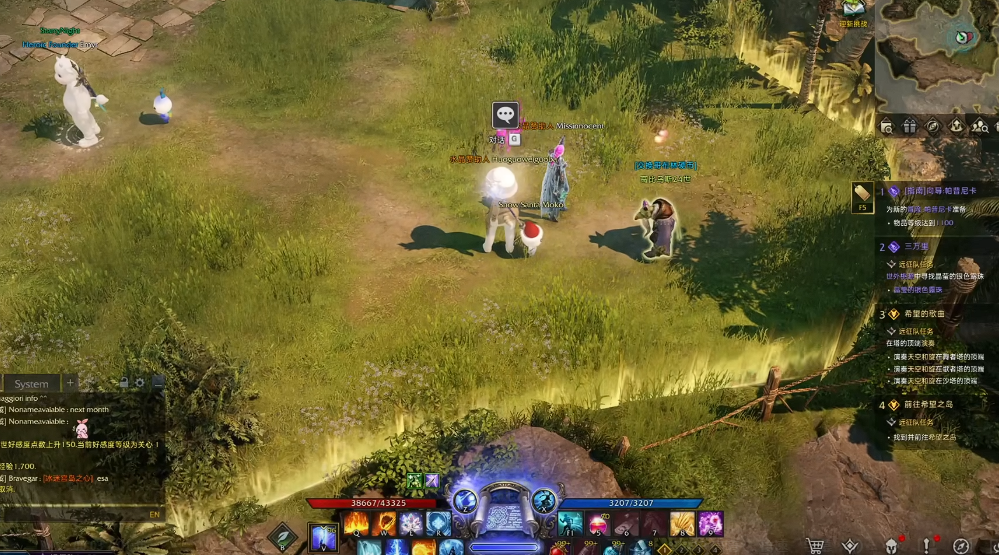Open the compass icon in bottom menu
This screenshot has height=555, width=999.
(x=961, y=546)
